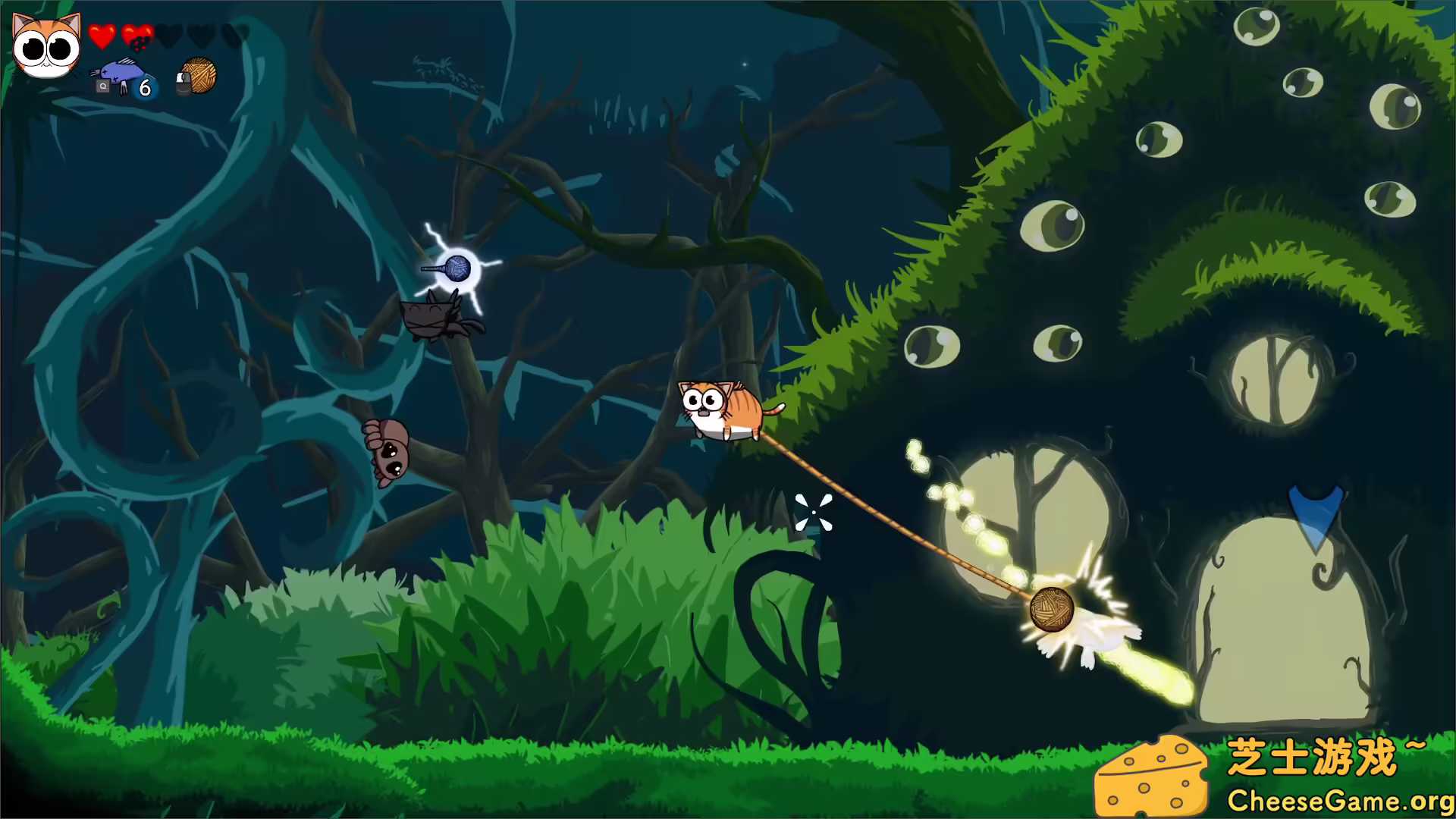Click the orange cat character
The height and width of the screenshot is (819, 1456).
[720, 407]
